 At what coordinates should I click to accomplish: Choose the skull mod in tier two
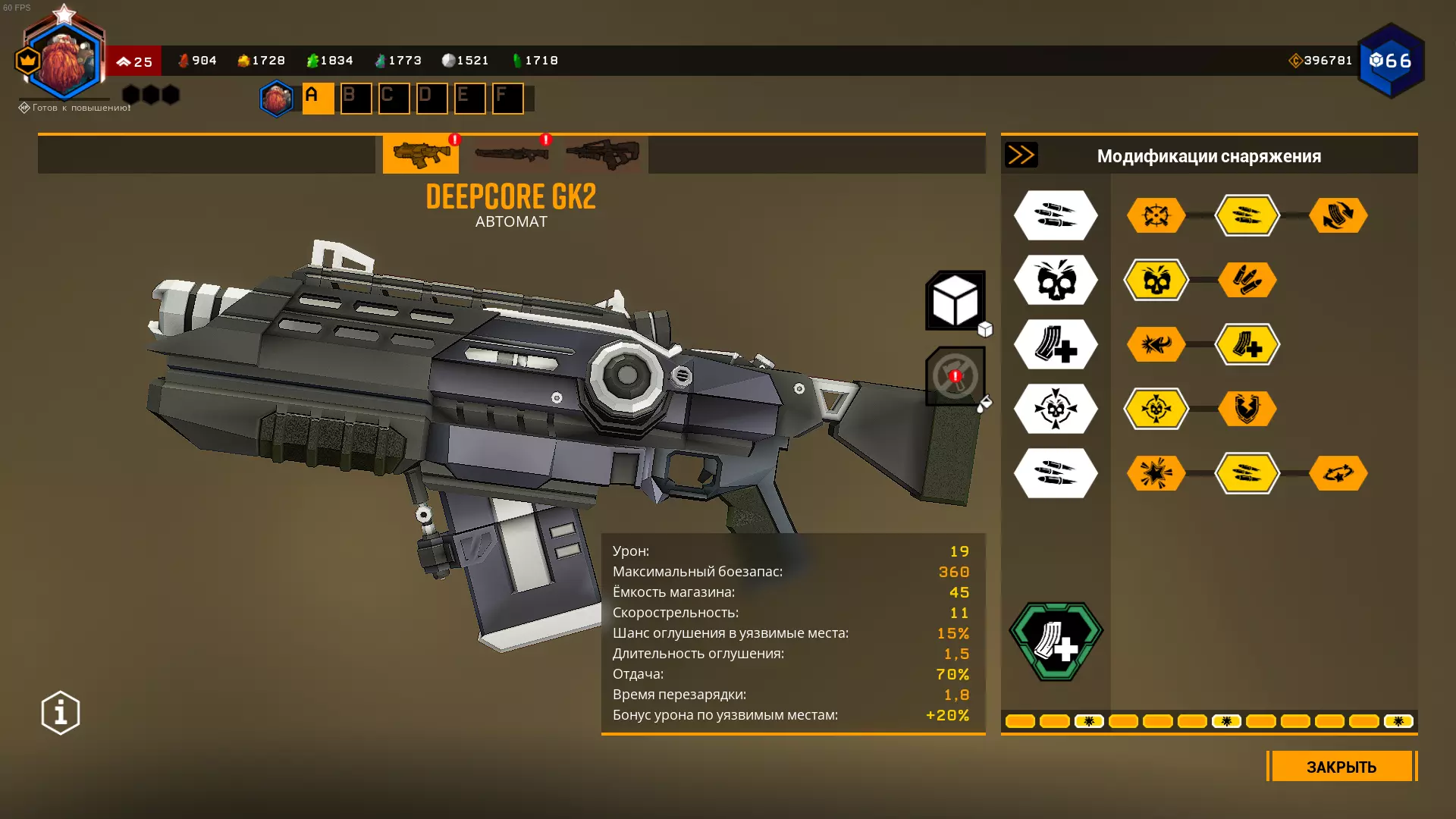(1156, 281)
